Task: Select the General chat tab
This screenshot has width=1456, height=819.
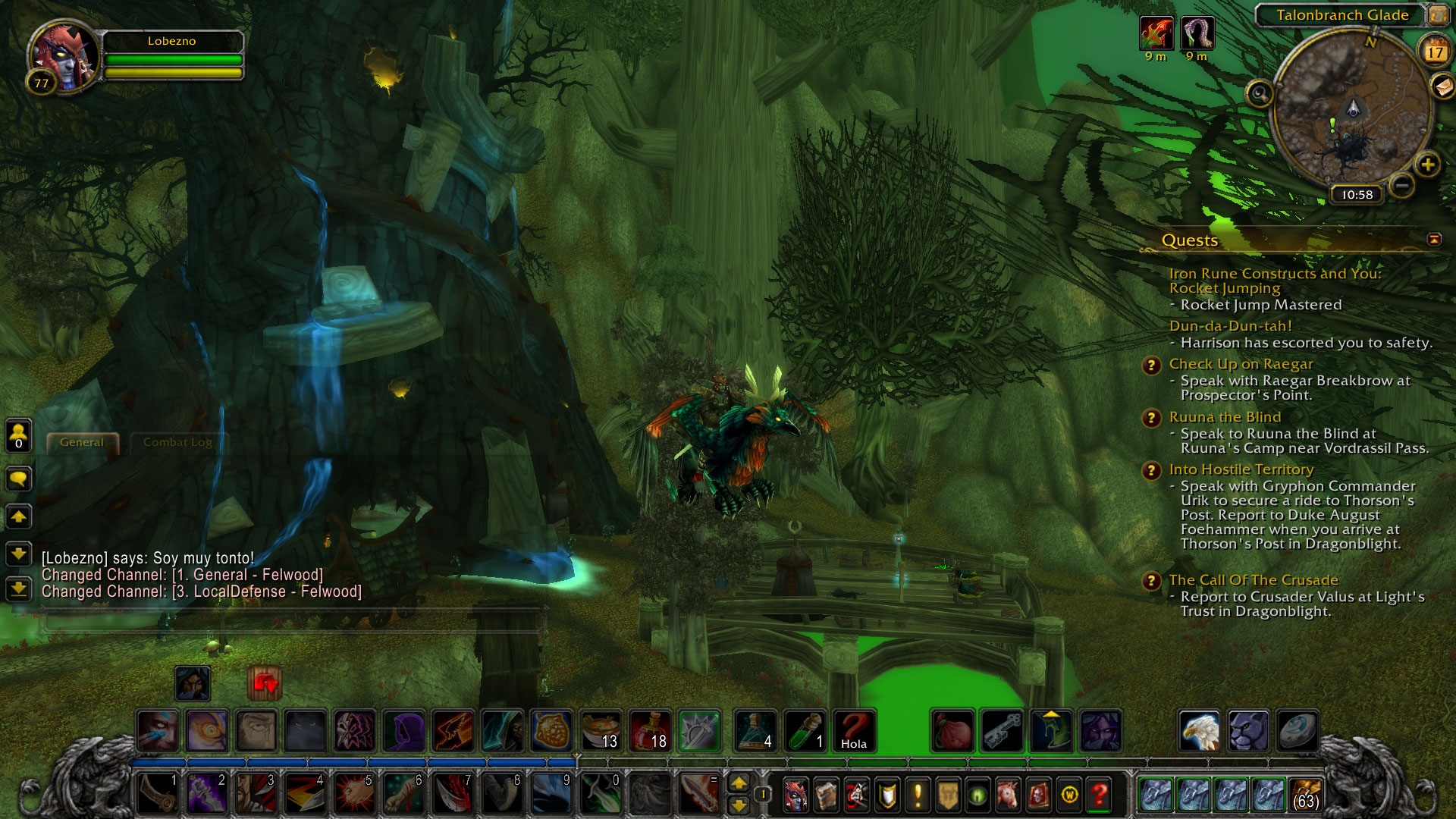Action: click(82, 442)
